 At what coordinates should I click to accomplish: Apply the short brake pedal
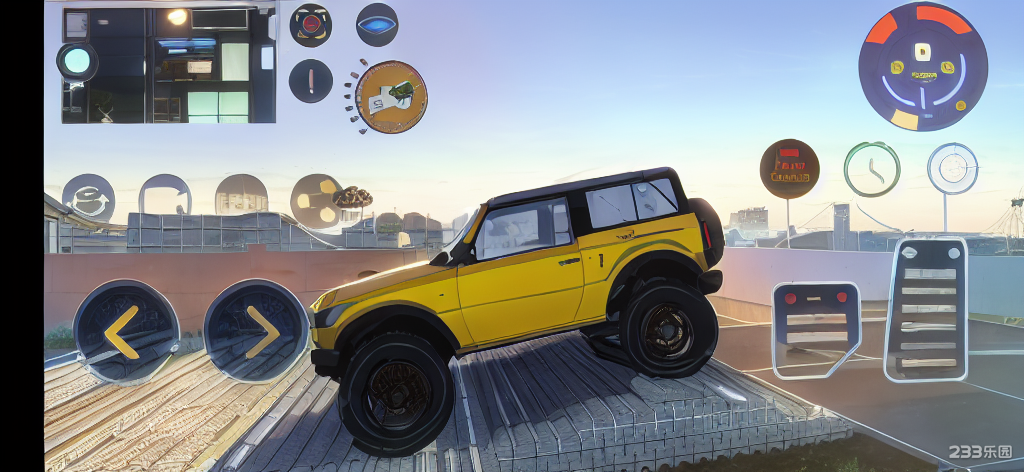(x=816, y=328)
